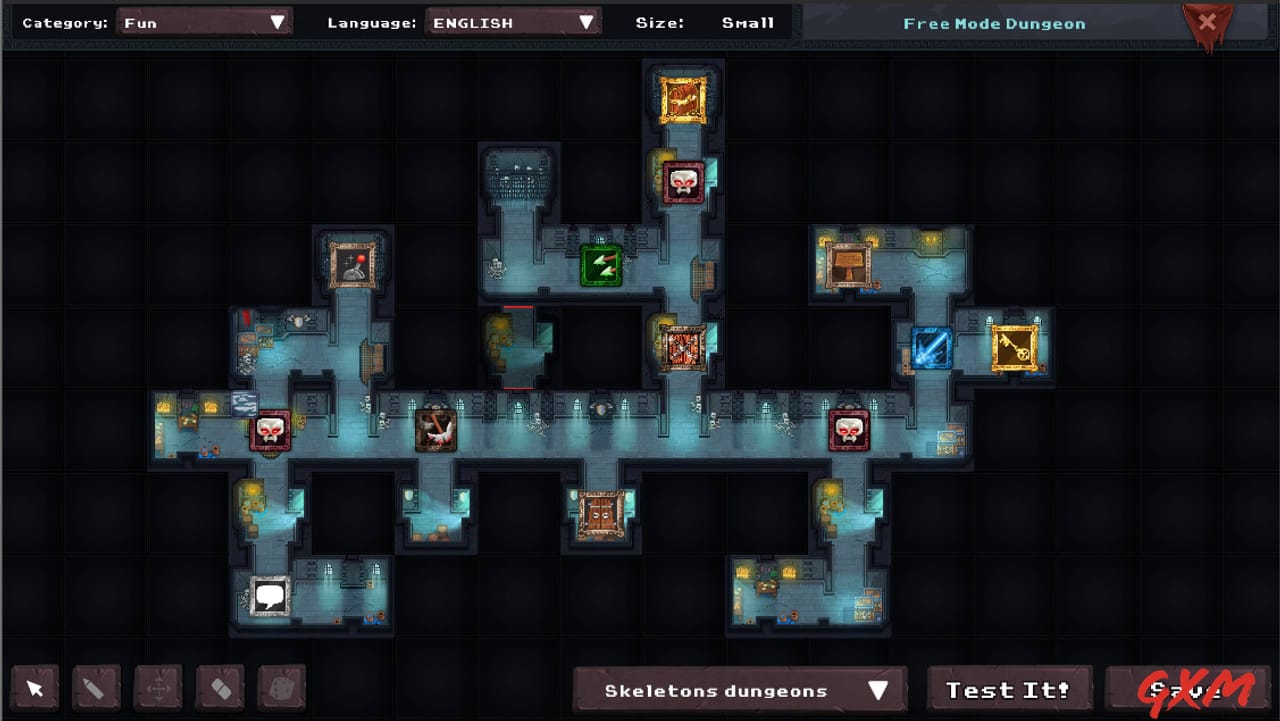The image size is (1280, 721).
Task: Select the cursor selection tool
Action: (x=34, y=688)
